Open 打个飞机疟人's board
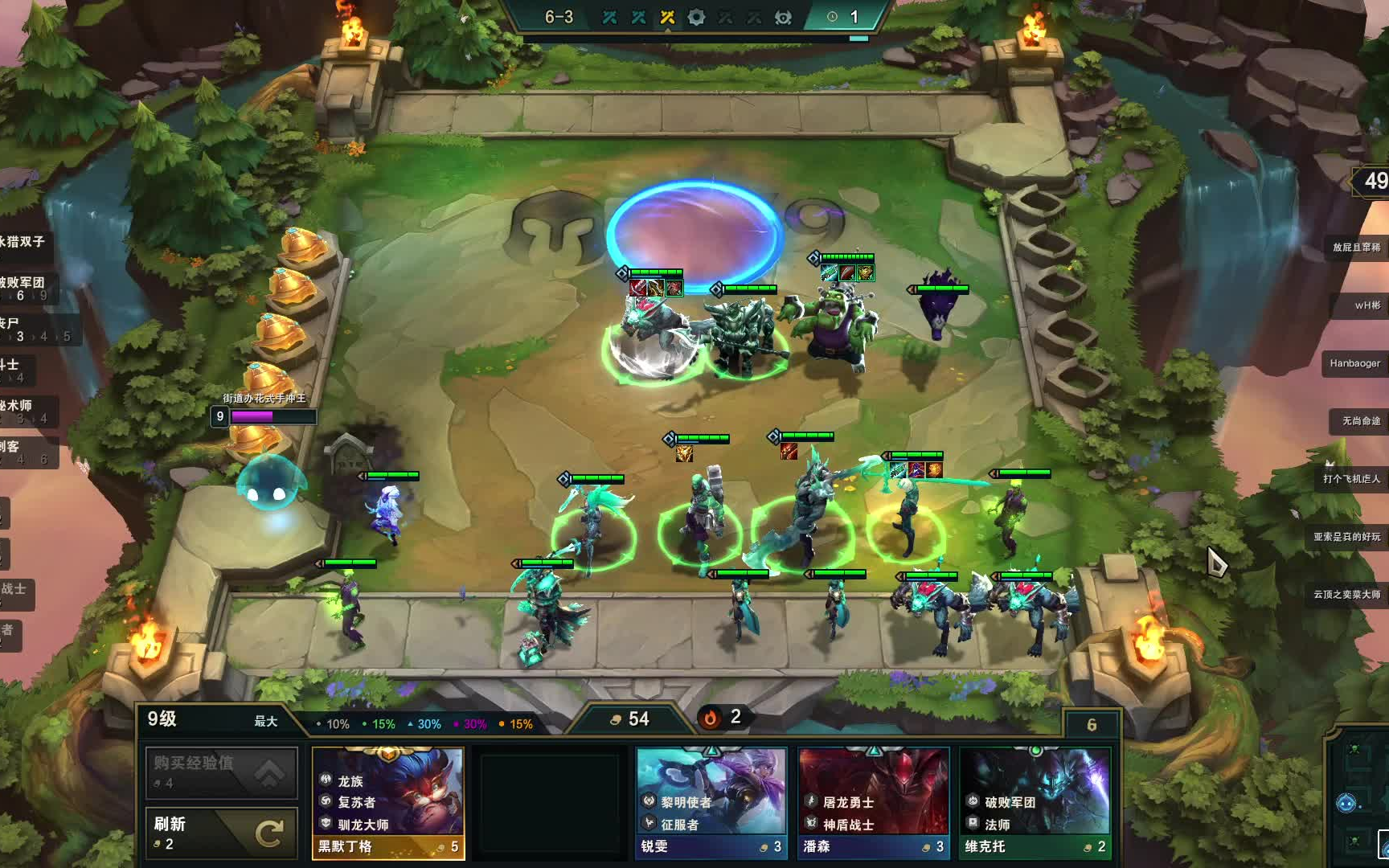Image resolution: width=1389 pixels, height=868 pixels. (1351, 479)
